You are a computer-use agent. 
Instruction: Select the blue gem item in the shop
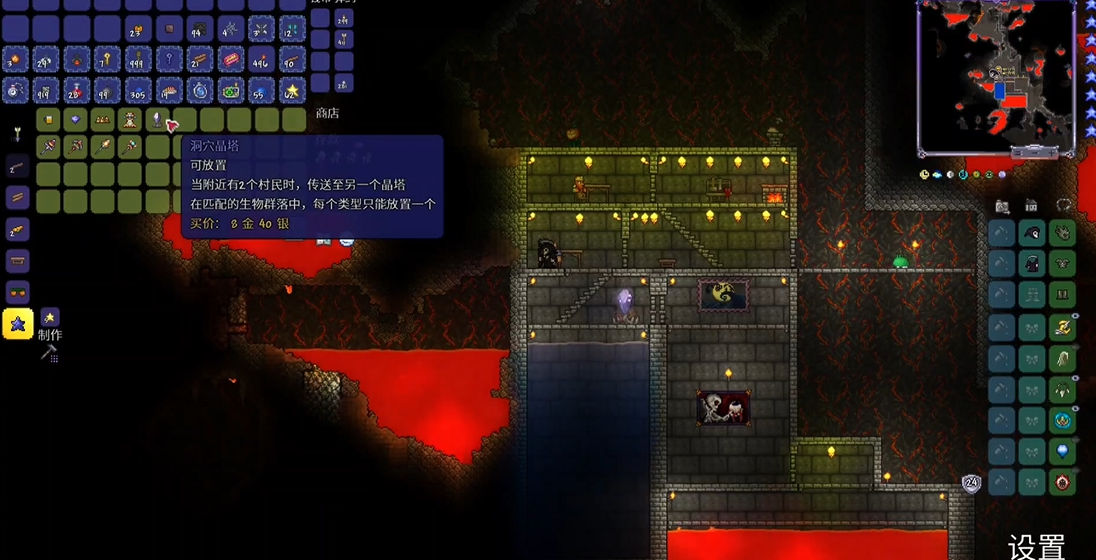pyautogui.click(x=75, y=120)
